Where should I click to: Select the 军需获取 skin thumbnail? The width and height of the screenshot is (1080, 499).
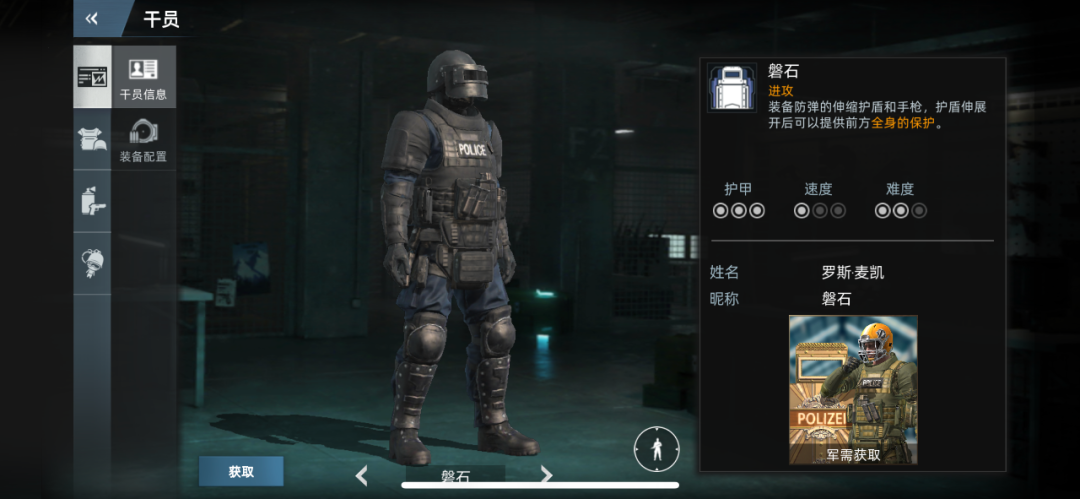pyautogui.click(x=853, y=390)
